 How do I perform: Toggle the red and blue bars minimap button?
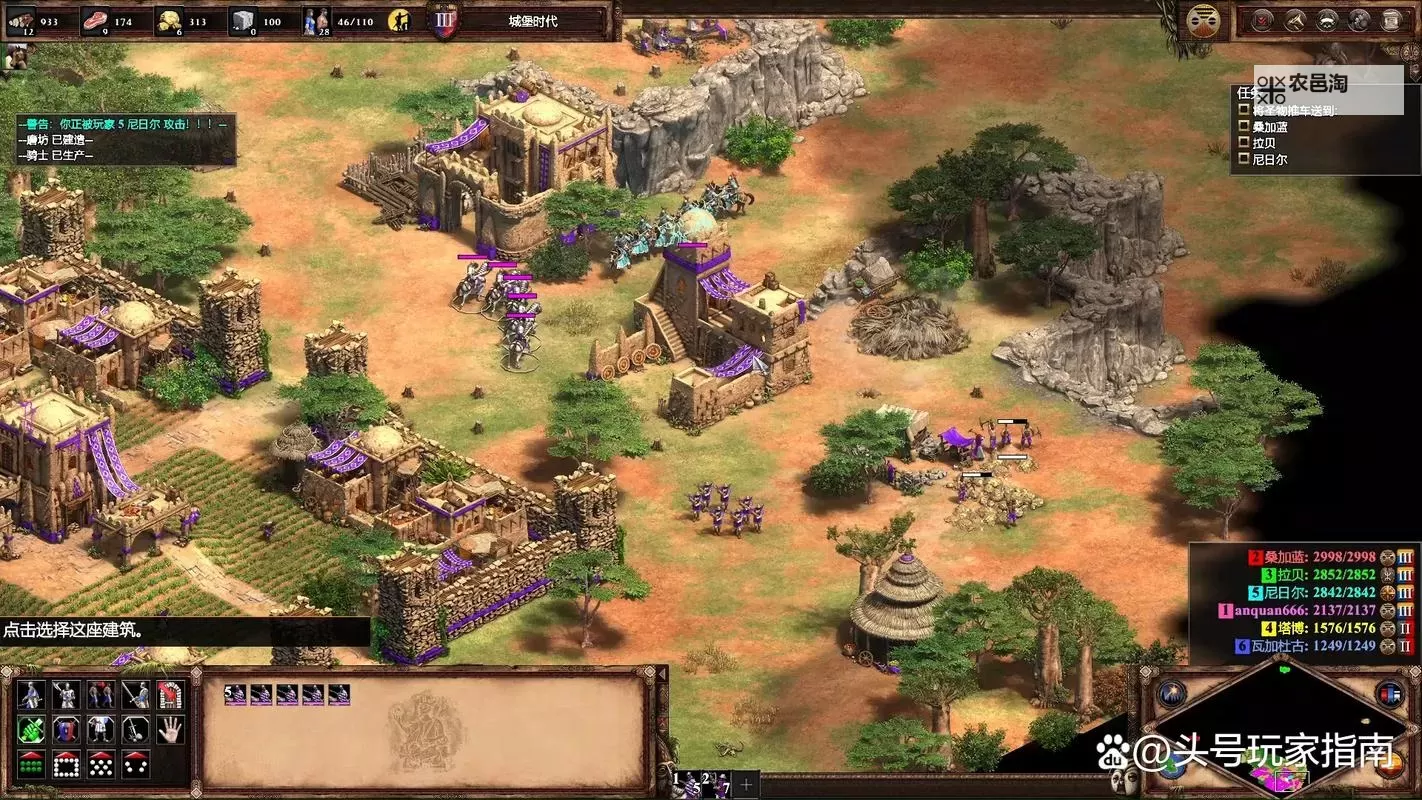[1389, 693]
